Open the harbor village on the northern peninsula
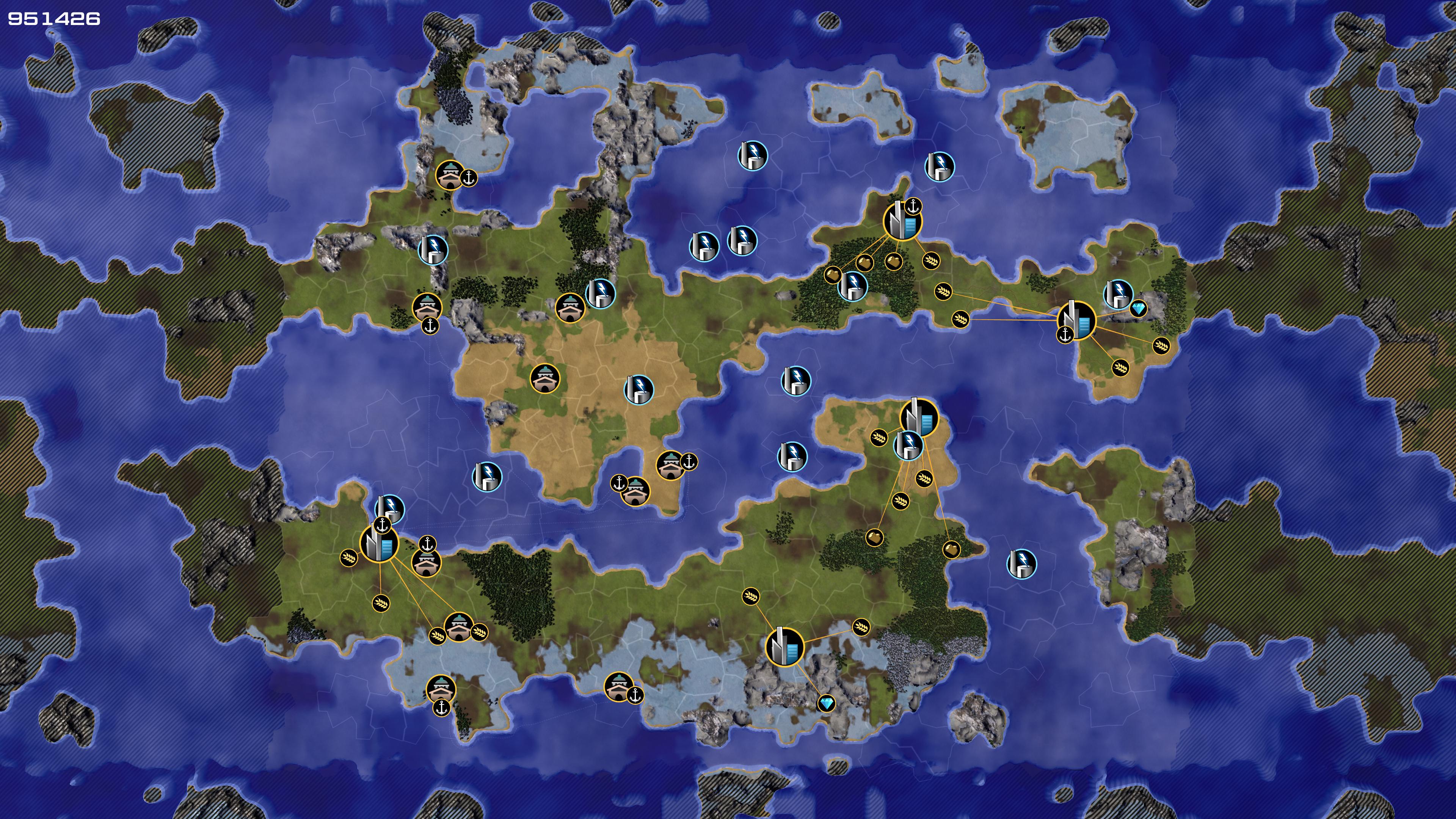The width and height of the screenshot is (1456, 819). [x=450, y=175]
